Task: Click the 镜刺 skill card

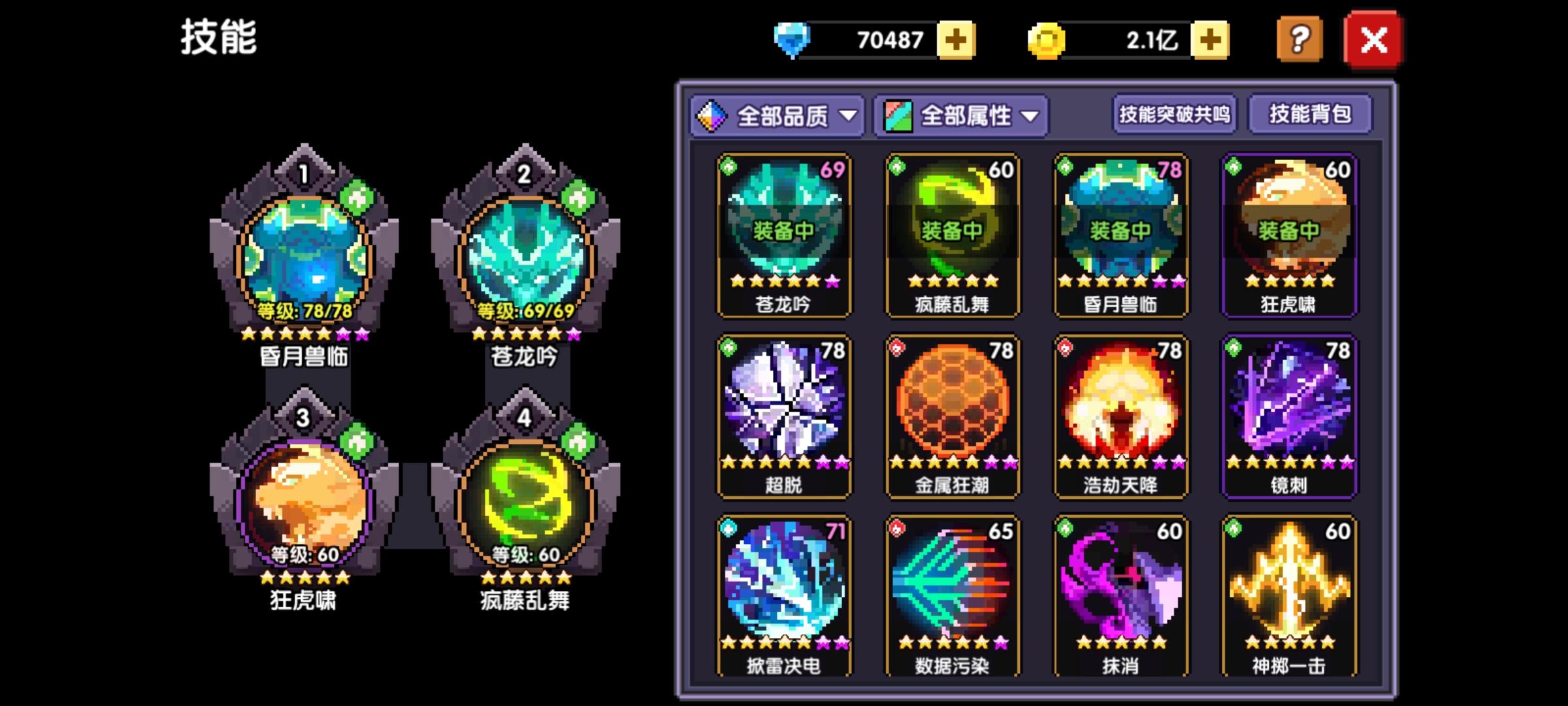Action: coord(1290,418)
